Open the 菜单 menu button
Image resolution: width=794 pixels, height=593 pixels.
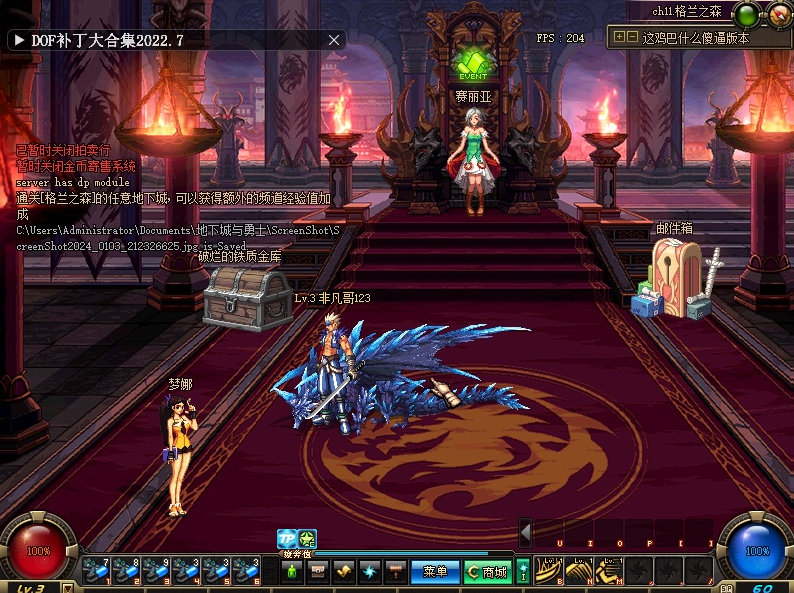435,572
